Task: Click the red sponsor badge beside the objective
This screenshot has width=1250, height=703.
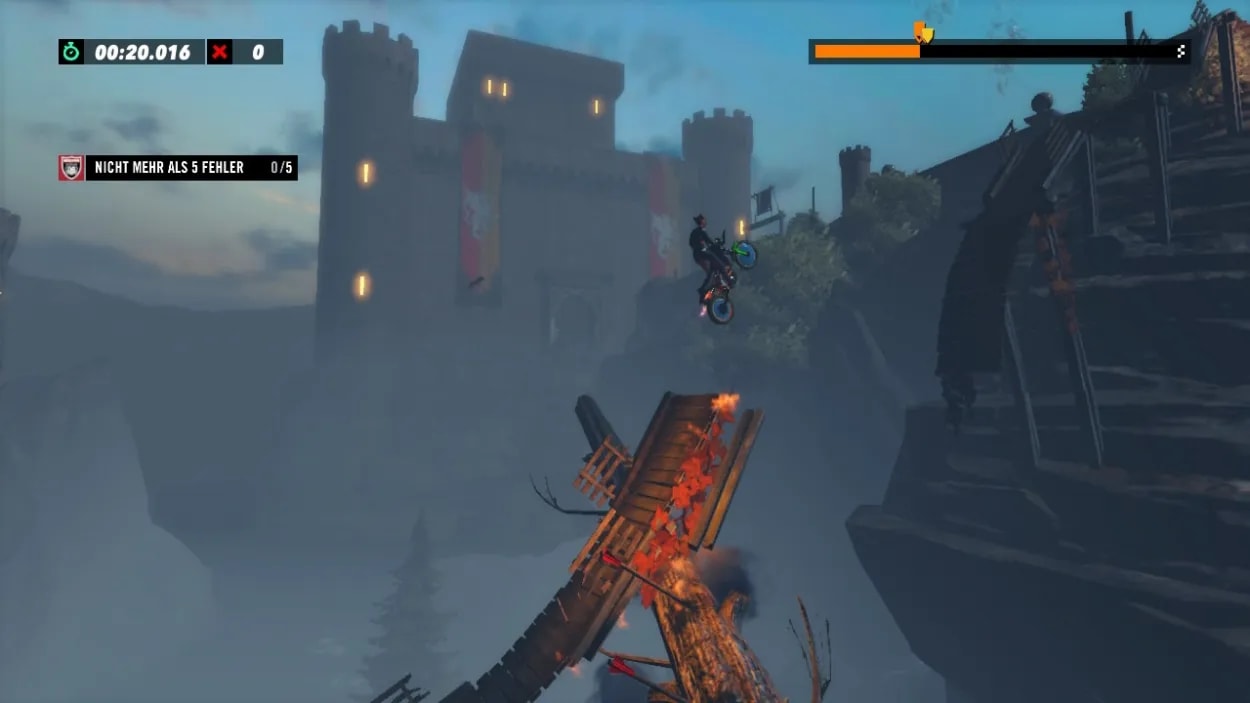Action: (x=71, y=168)
